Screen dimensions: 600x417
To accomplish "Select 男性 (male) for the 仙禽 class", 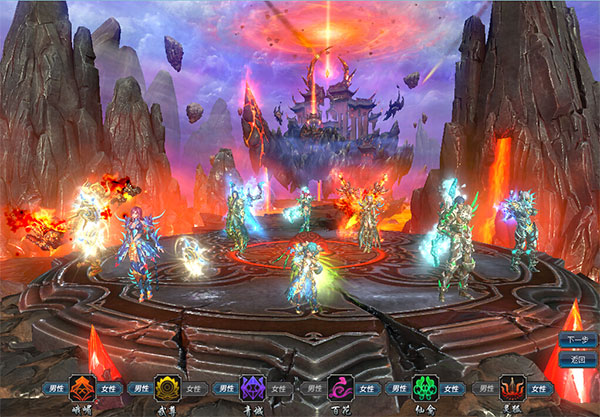I will point(398,388).
